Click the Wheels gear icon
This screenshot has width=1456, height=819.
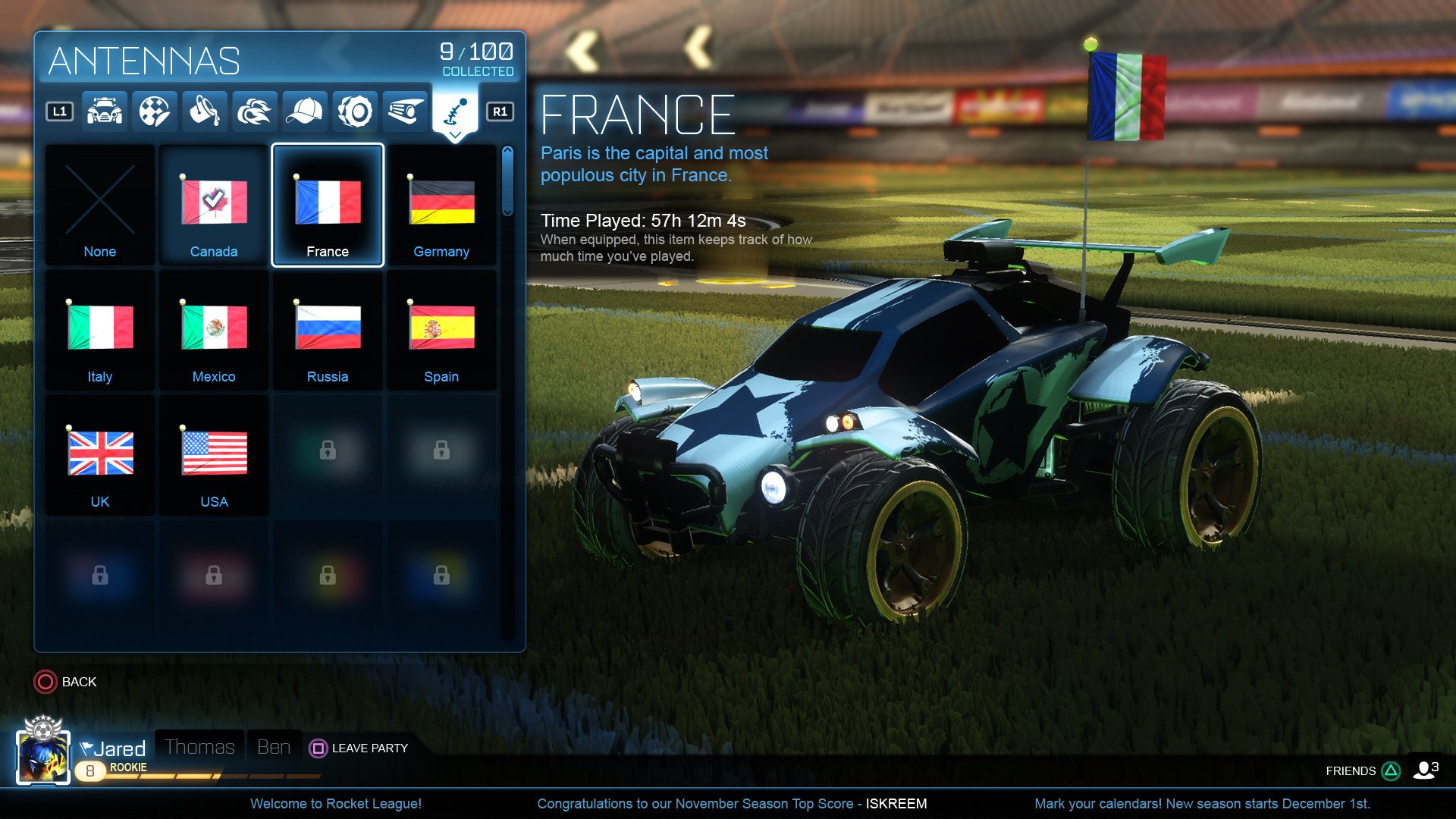click(354, 110)
